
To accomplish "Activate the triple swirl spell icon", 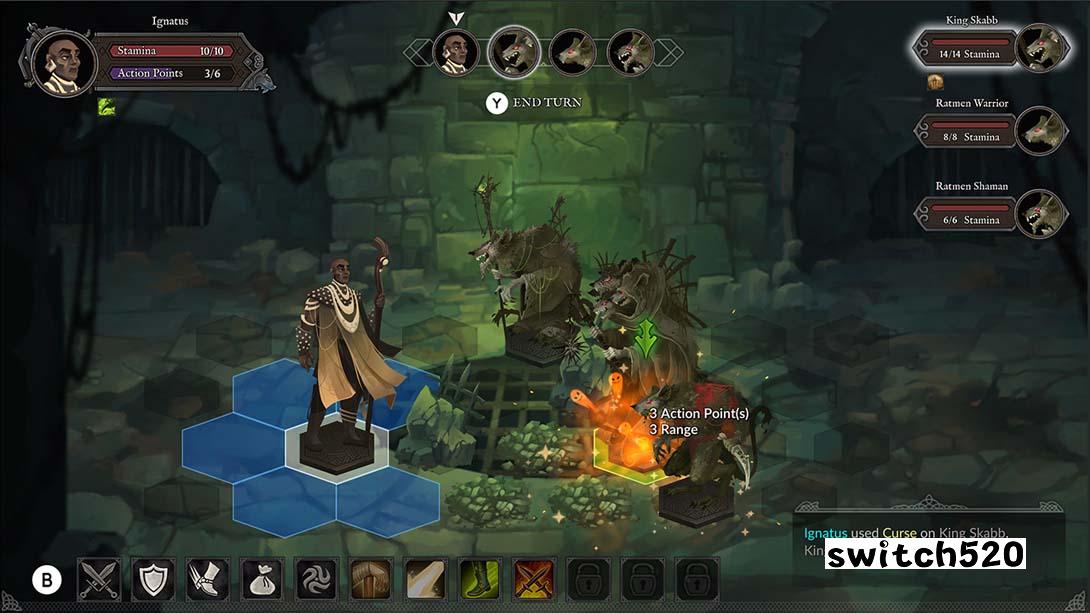I will click(316, 579).
